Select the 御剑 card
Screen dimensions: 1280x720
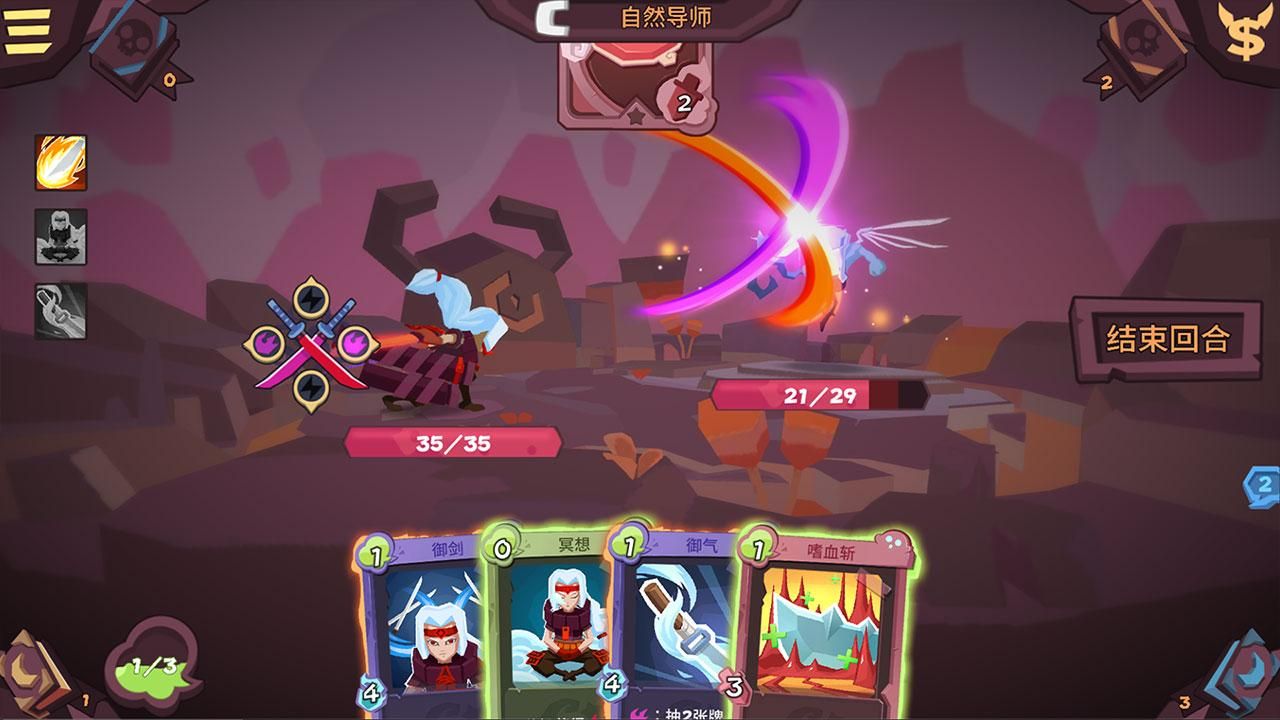[x=425, y=620]
